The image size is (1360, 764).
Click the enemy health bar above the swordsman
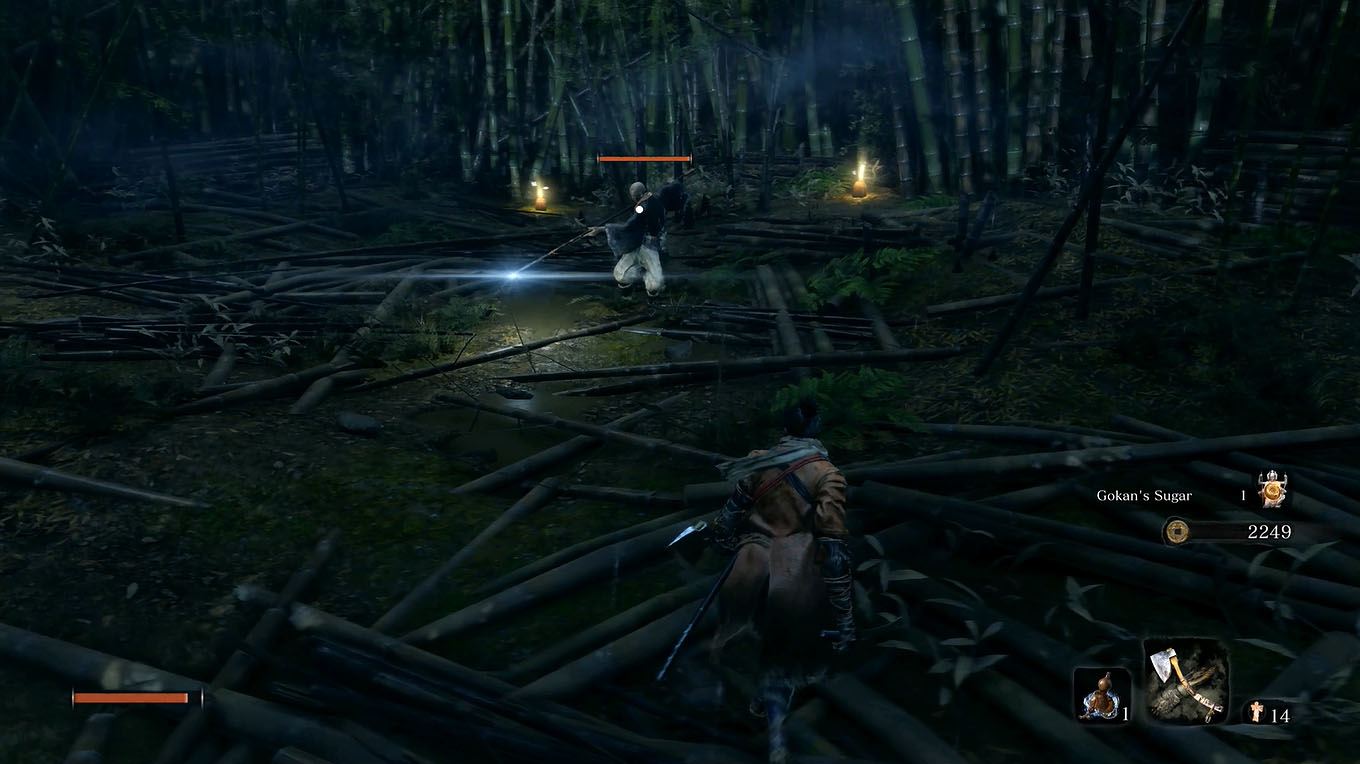(x=644, y=158)
